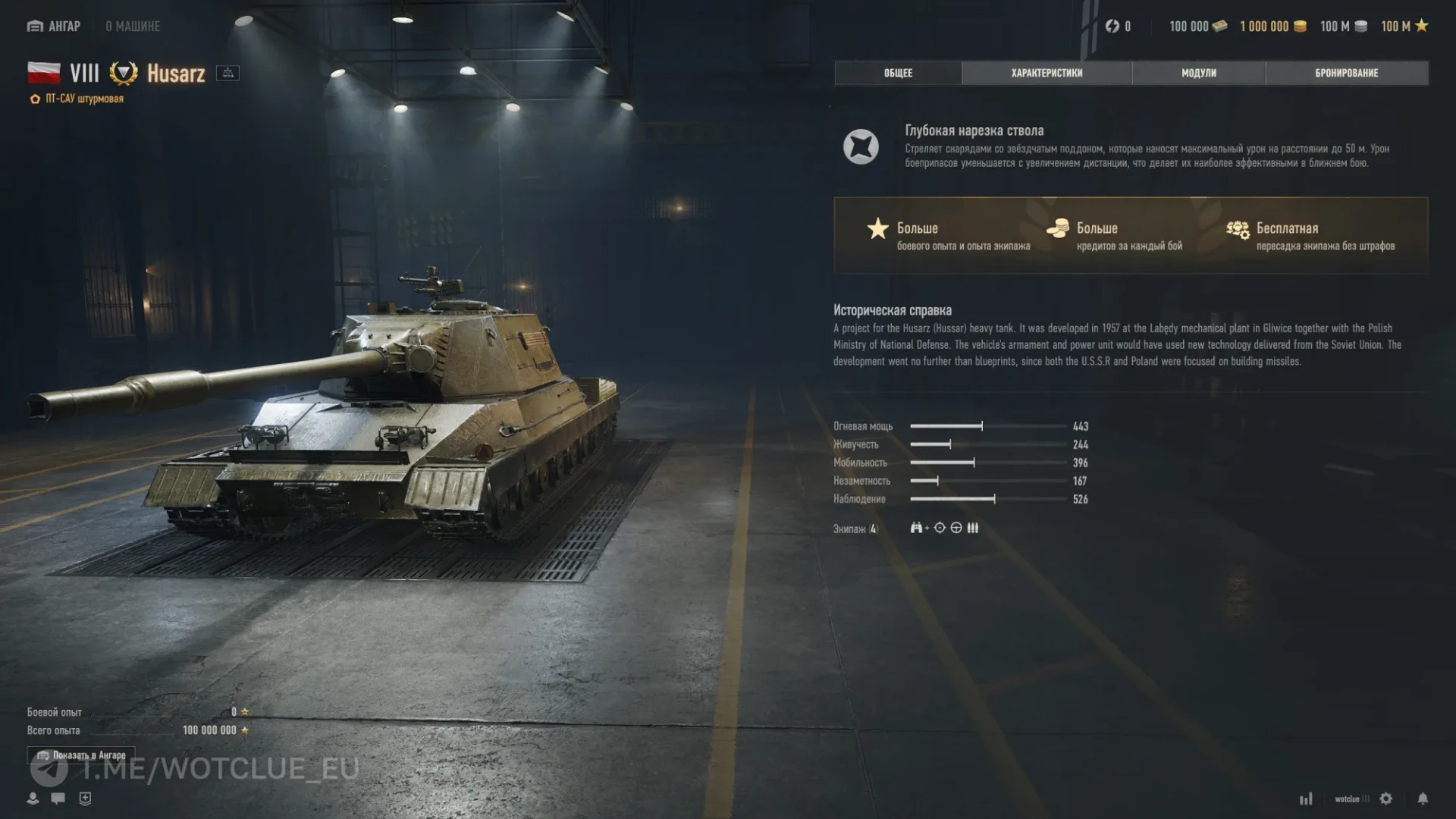Click the silver credits balance 100 M
Screen dimensions: 1456x819
point(1343,27)
